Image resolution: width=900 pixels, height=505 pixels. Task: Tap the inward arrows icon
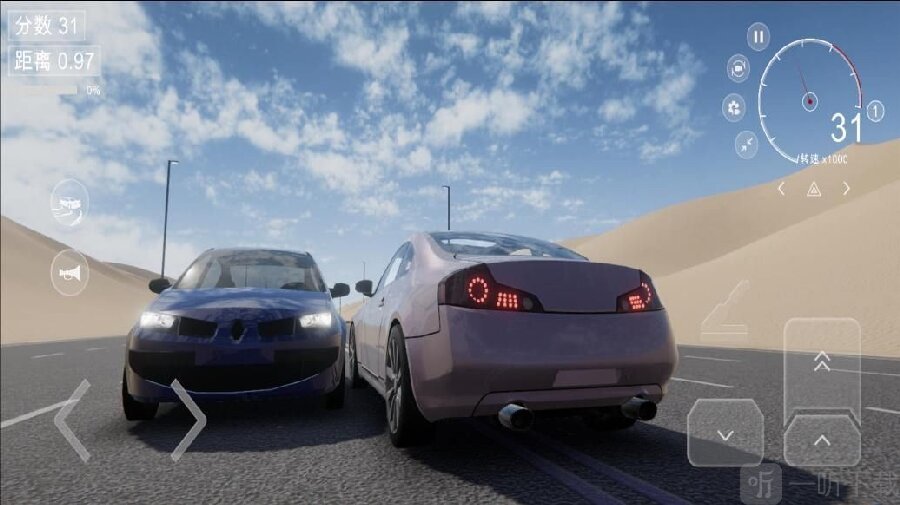[747, 145]
